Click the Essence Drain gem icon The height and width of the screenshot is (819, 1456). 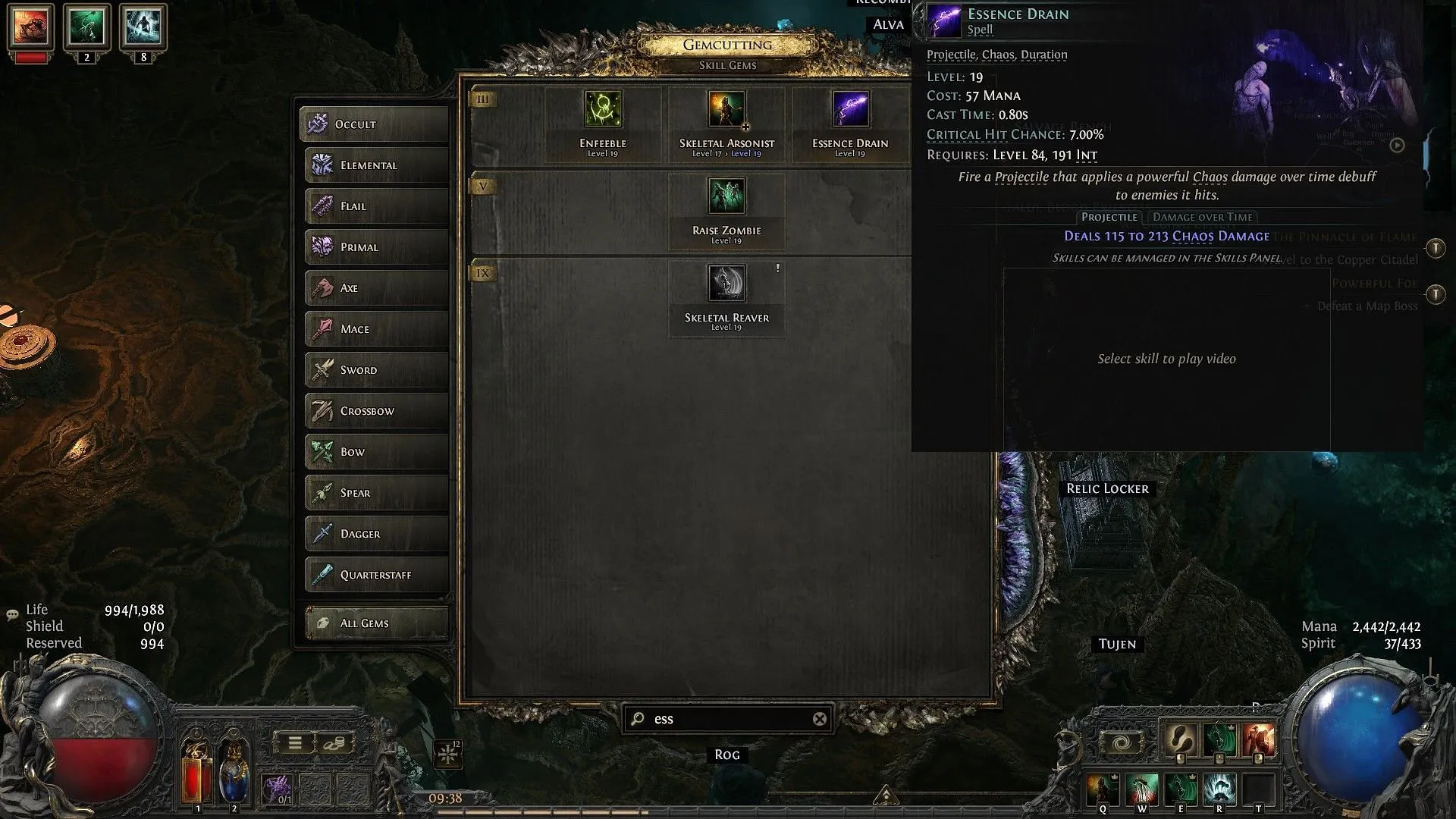849,110
